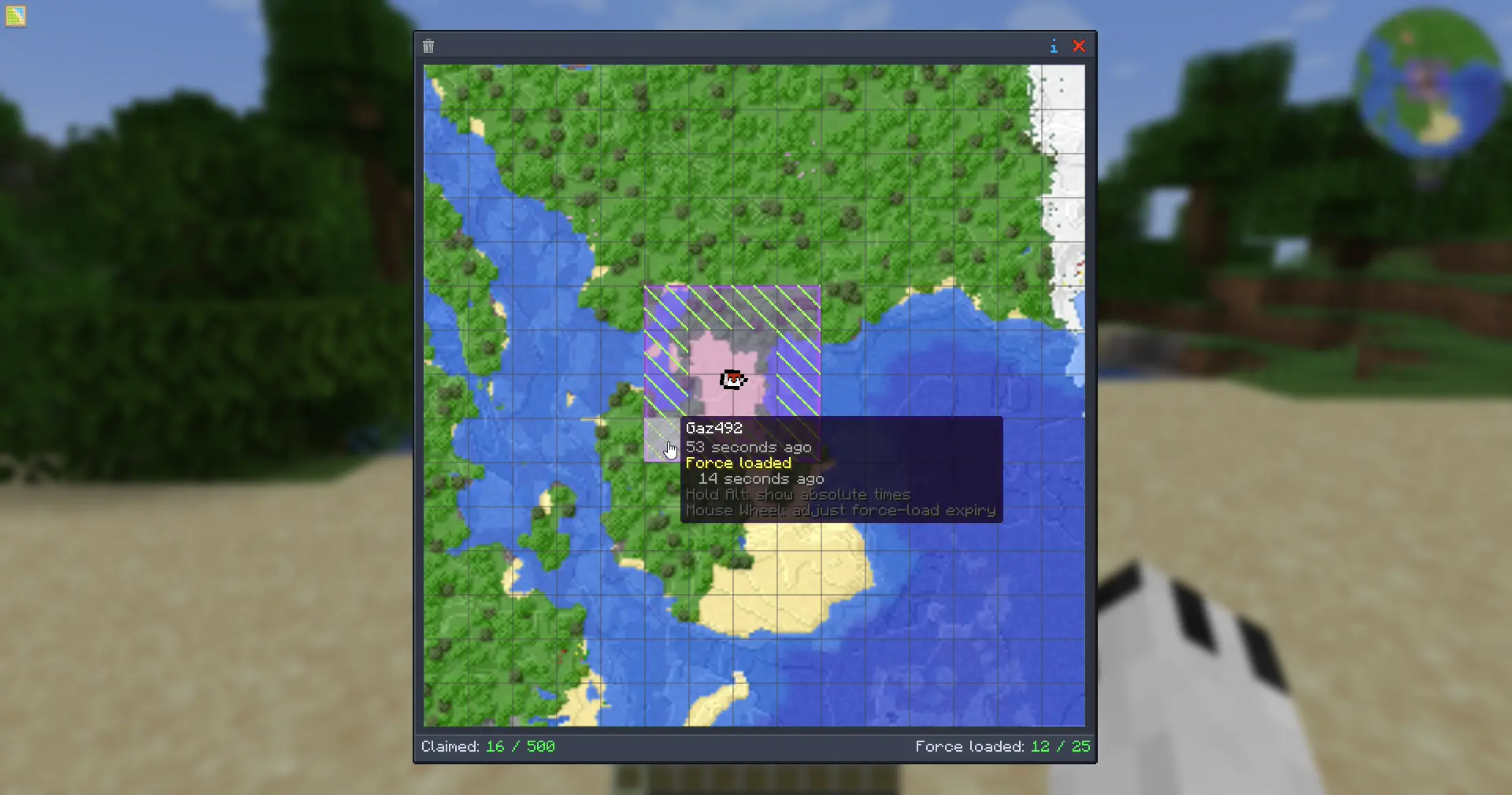Select the player face marker on the map
The width and height of the screenshot is (1512, 795).
[x=732, y=379]
